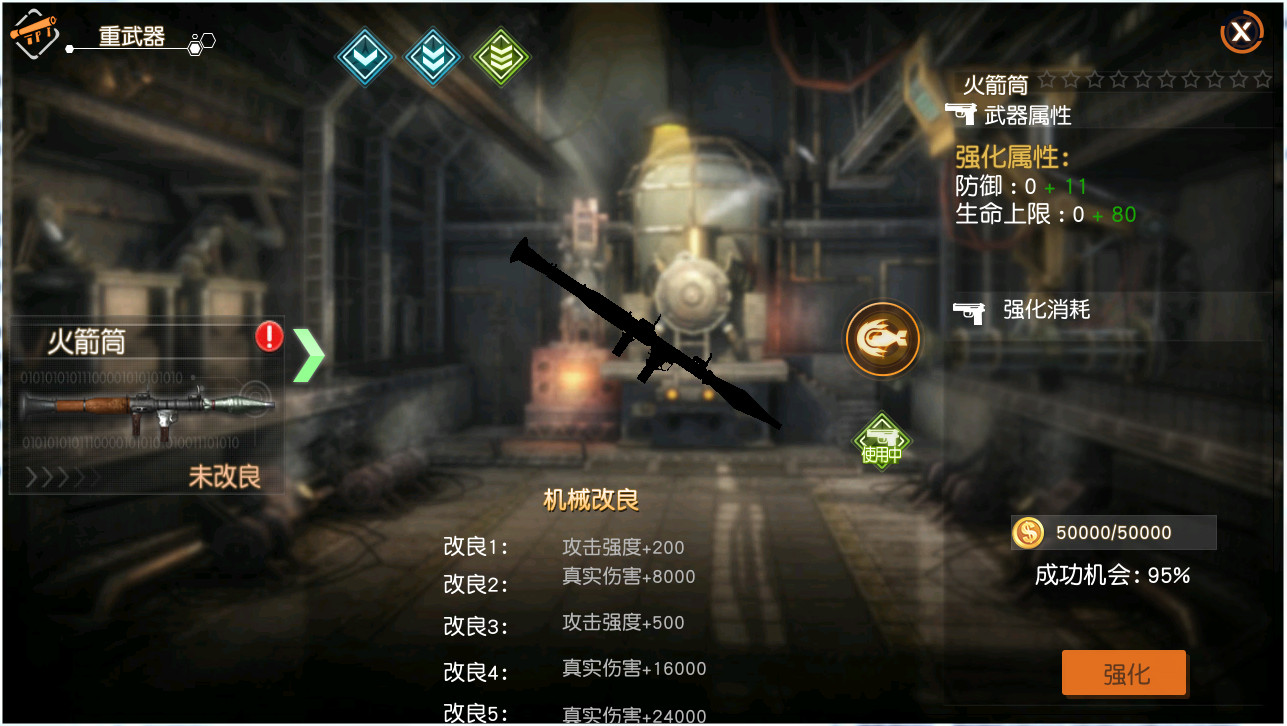Click the 50000/50000 currency bar
Screen dimensions: 1287x726
pyautogui.click(x=1113, y=532)
